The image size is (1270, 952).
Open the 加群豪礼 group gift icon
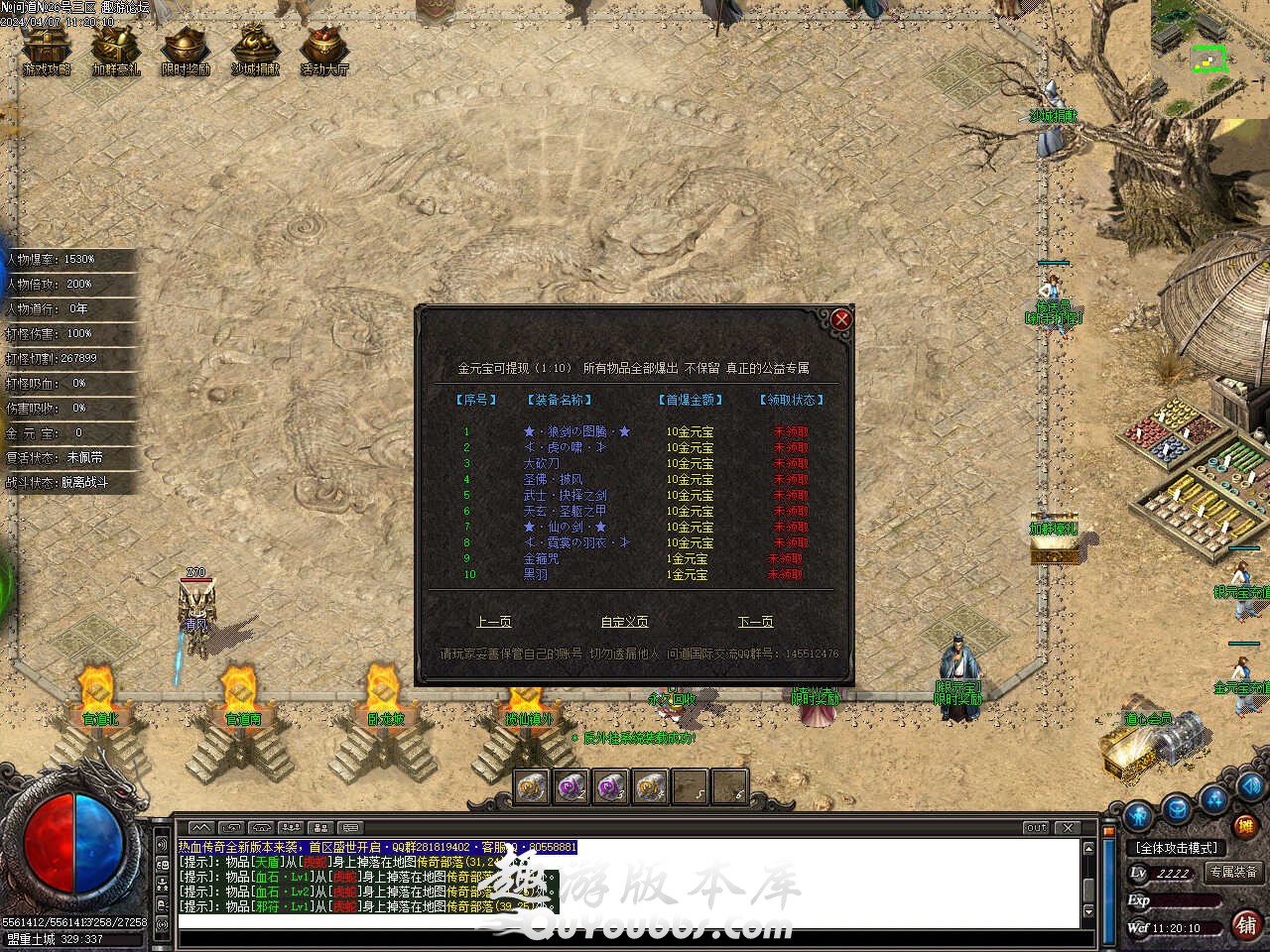tap(116, 50)
